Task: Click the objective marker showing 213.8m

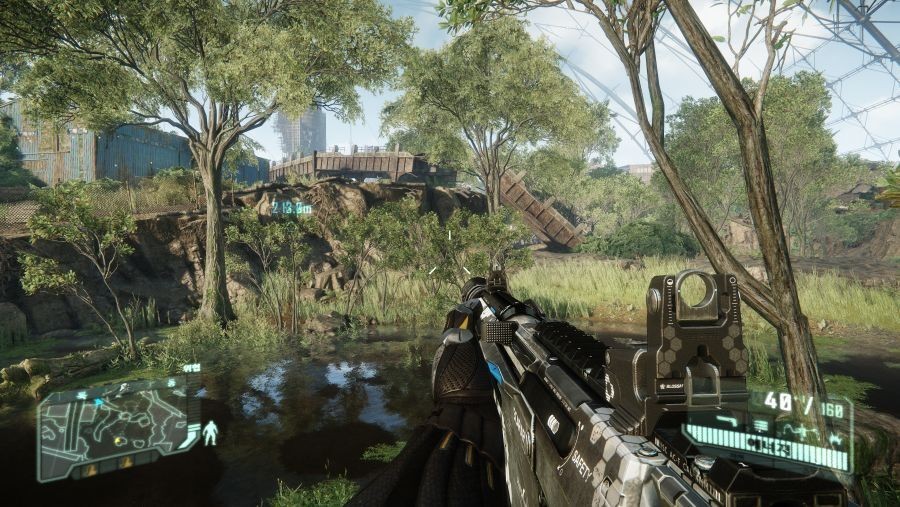Action: pos(291,208)
